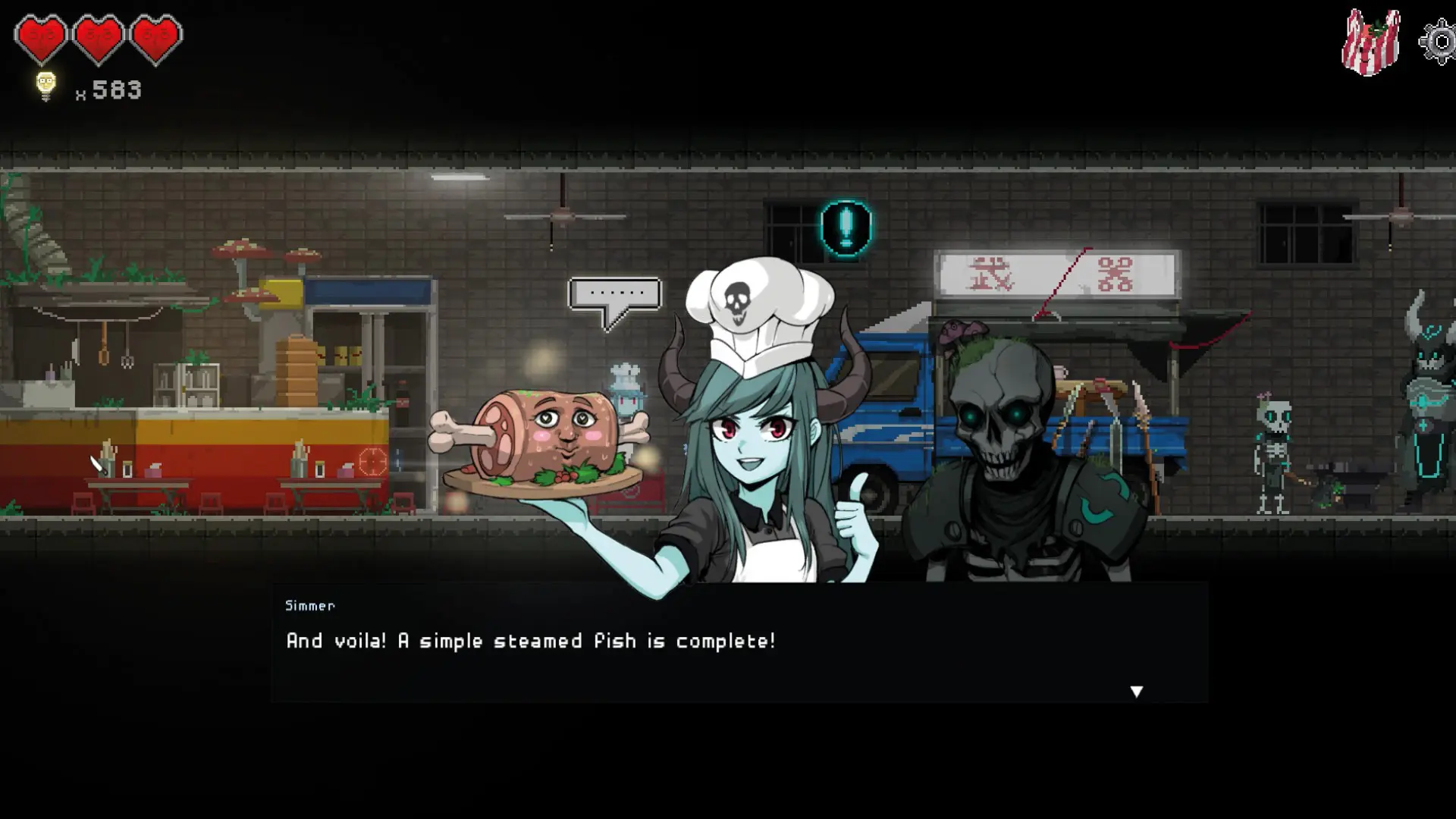This screenshot has width=1456, height=819.
Task: Advance dialogue with the white arrow
Action: [x=1136, y=691]
